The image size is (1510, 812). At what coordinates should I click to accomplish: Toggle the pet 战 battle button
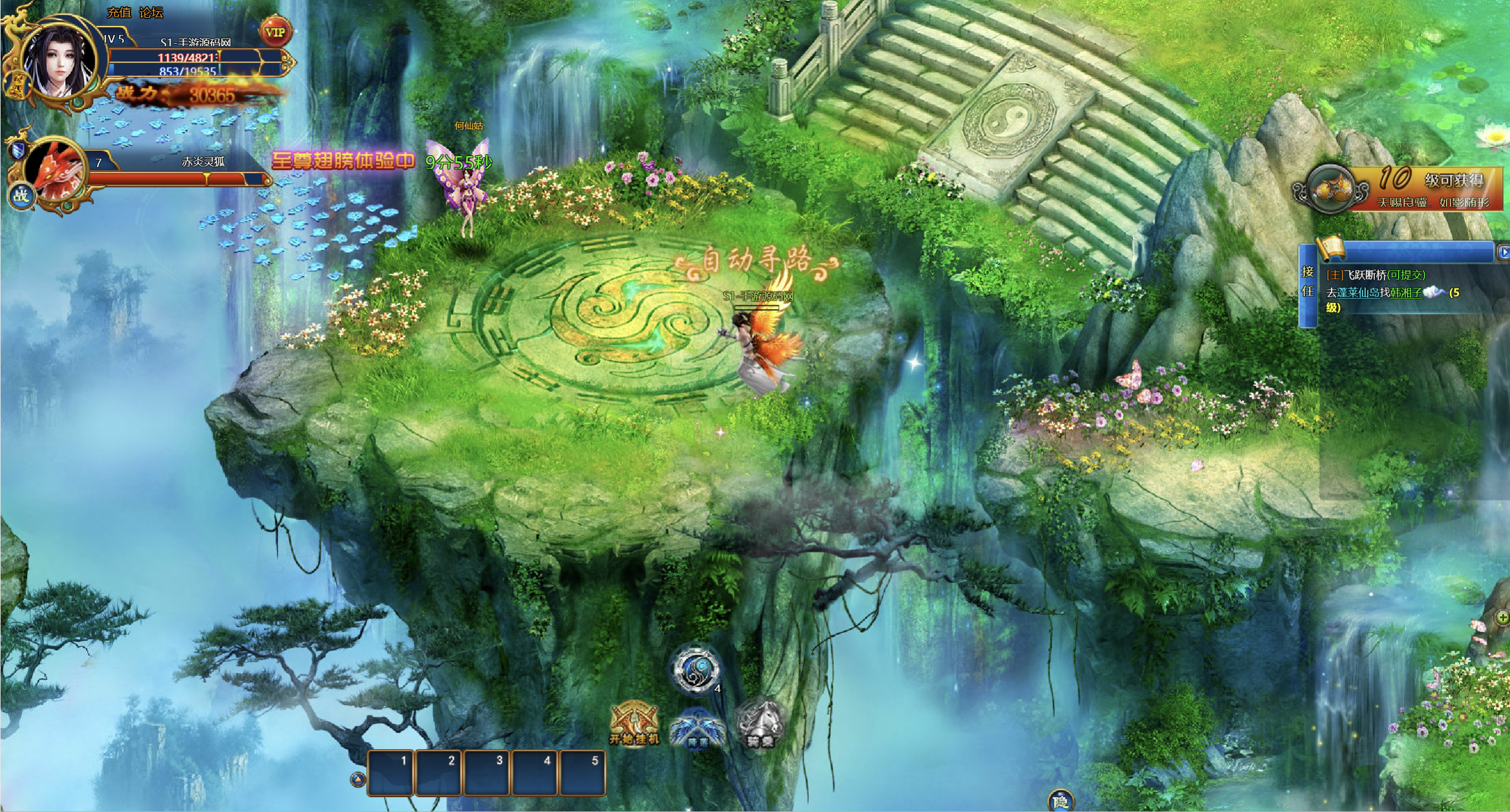point(21,195)
